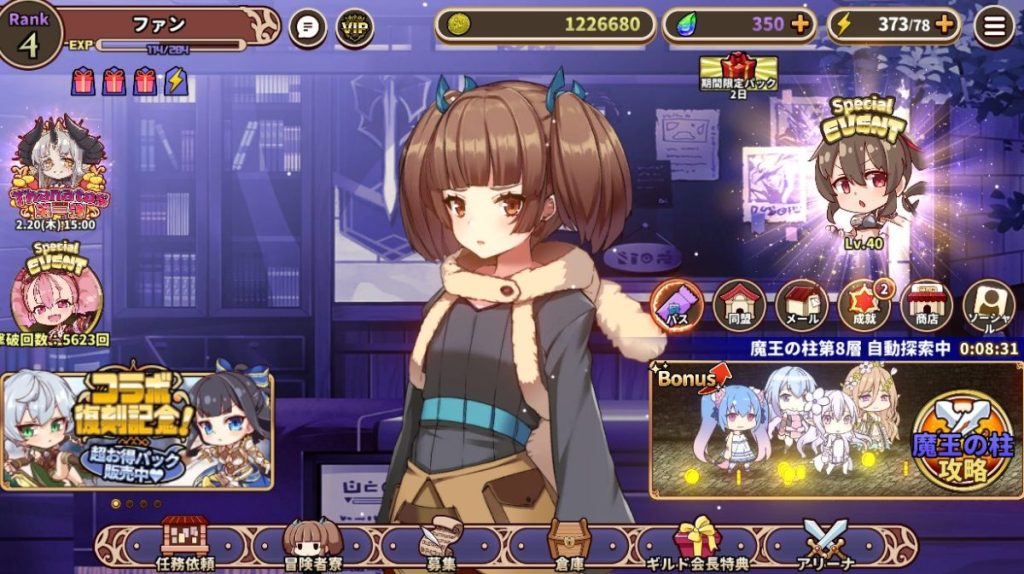The image size is (1024, 574).
Task: Refill stamina with the plus button
Action: tap(945, 26)
